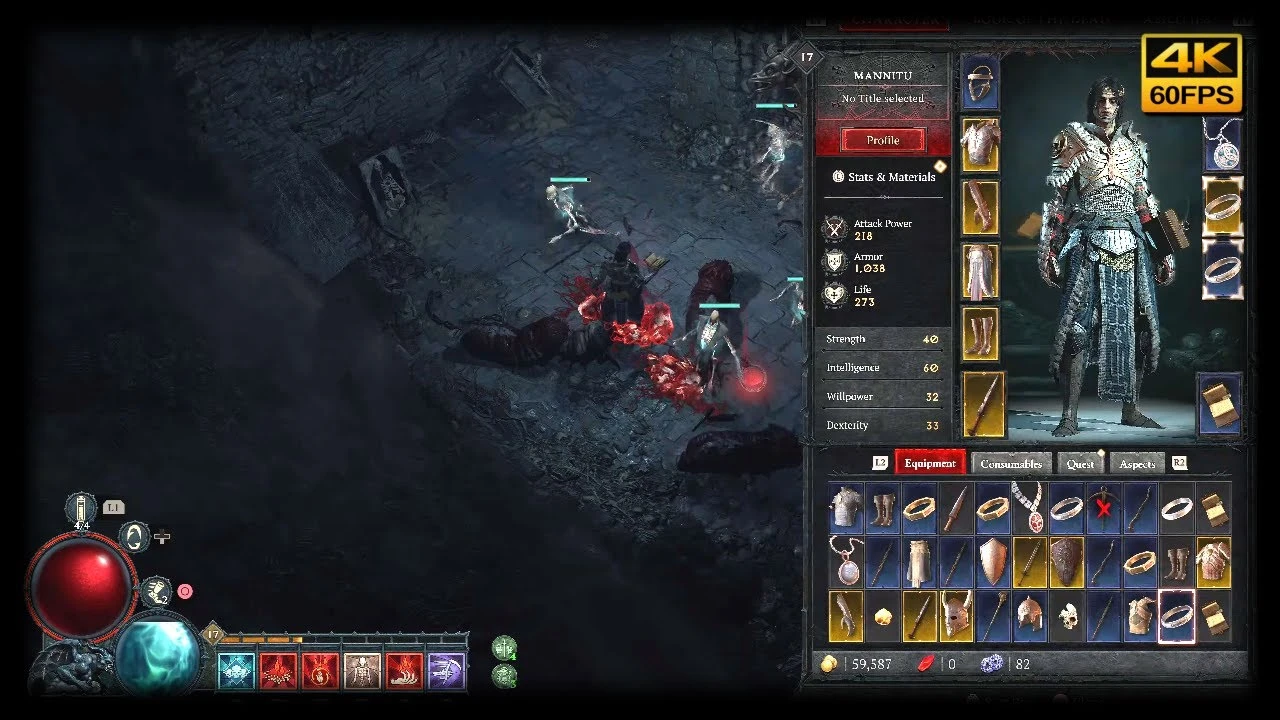Select the equipped helm slot
This screenshot has width=1280, height=720.
point(980,82)
